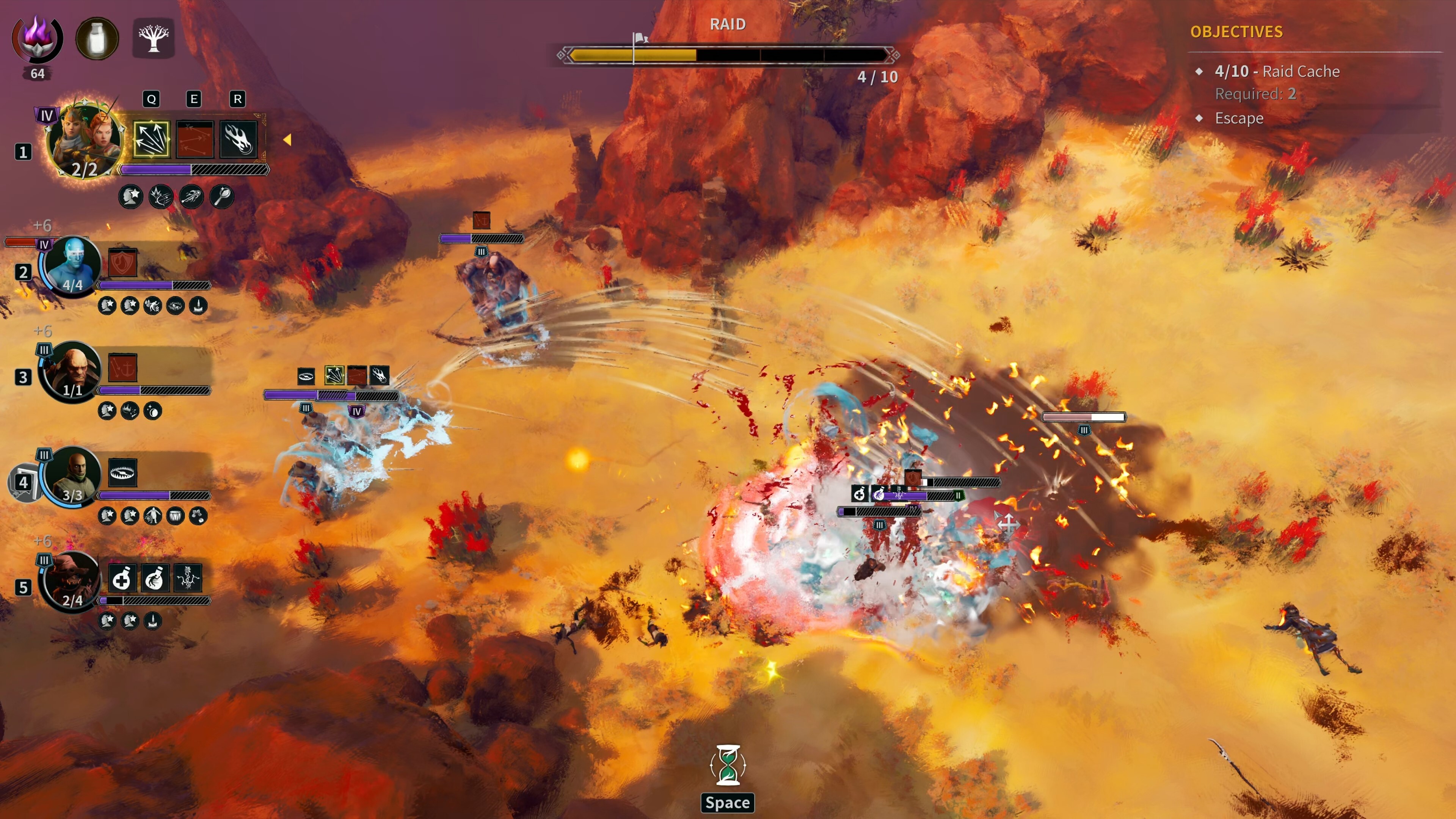Select the Escape objective entry
1456x819 pixels.
(1238, 118)
